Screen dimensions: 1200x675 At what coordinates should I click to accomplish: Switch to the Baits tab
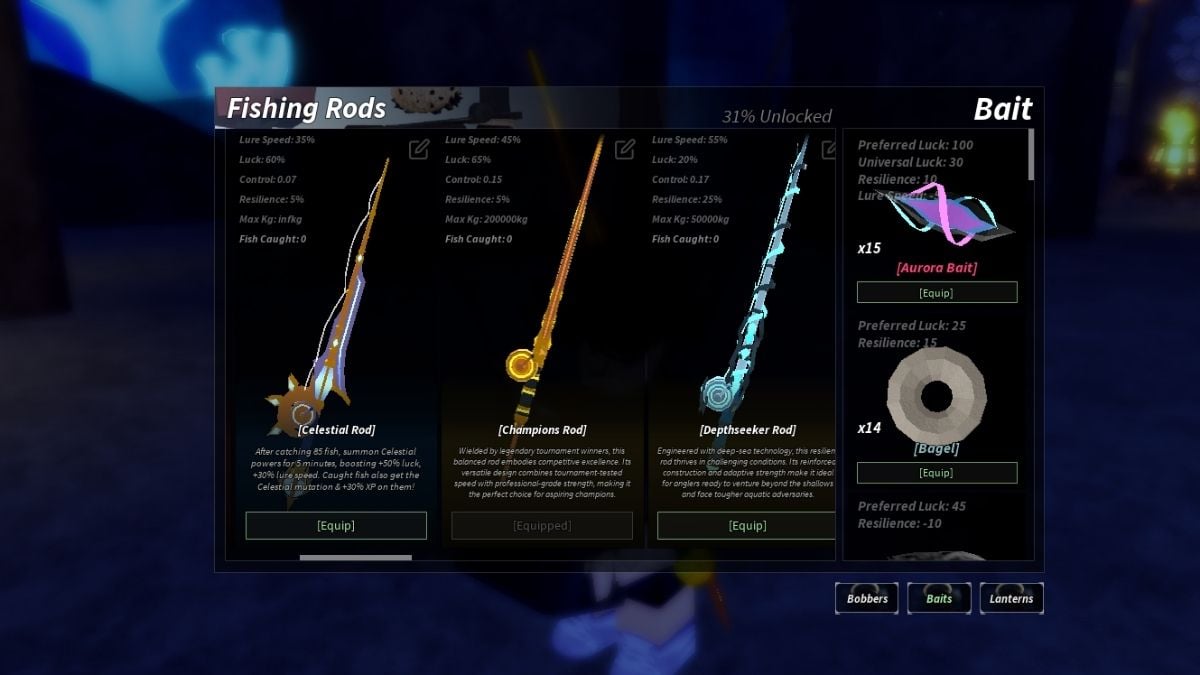click(x=939, y=598)
